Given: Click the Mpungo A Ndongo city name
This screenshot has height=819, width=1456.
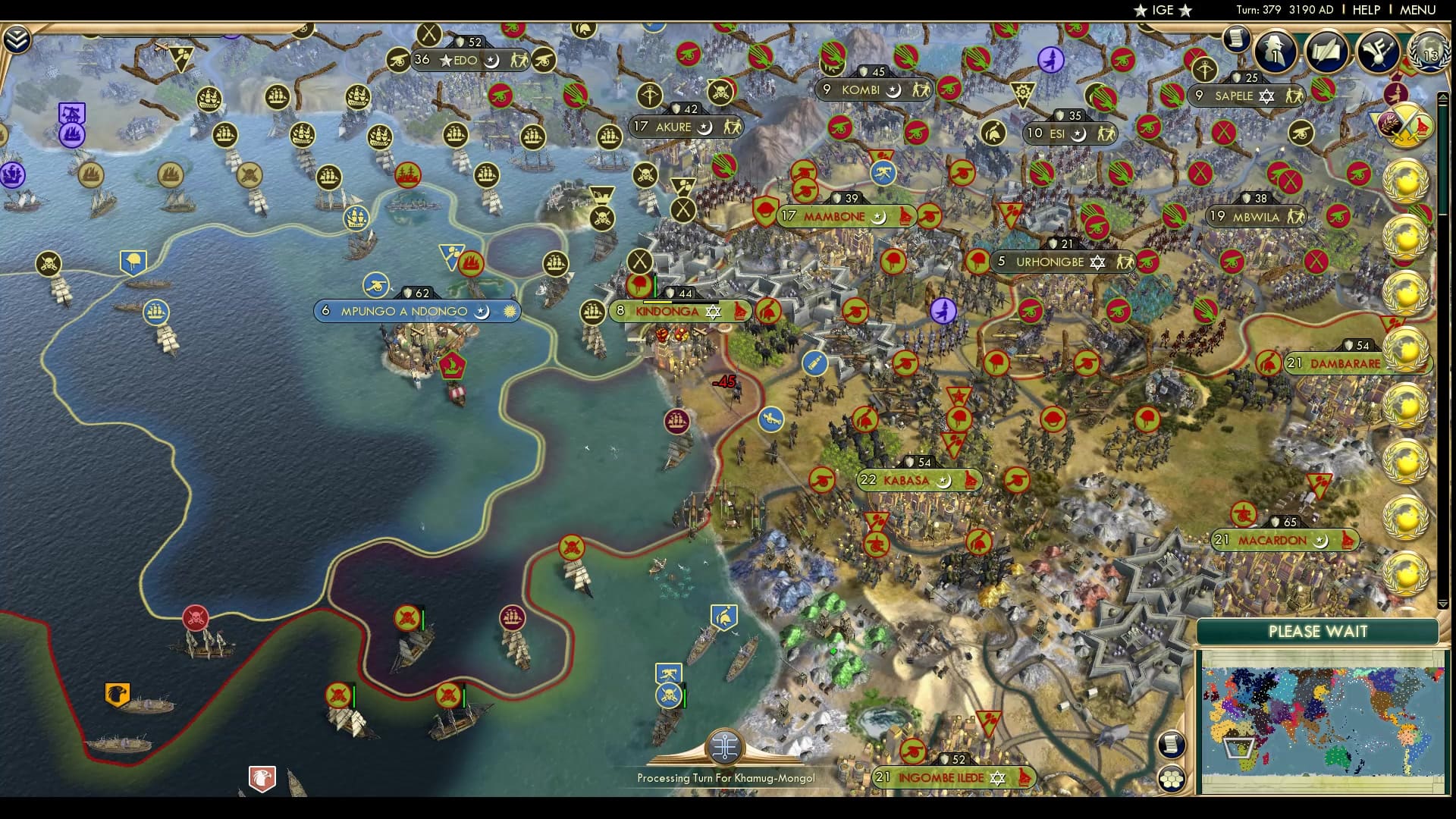Looking at the screenshot, I should coord(406,311).
